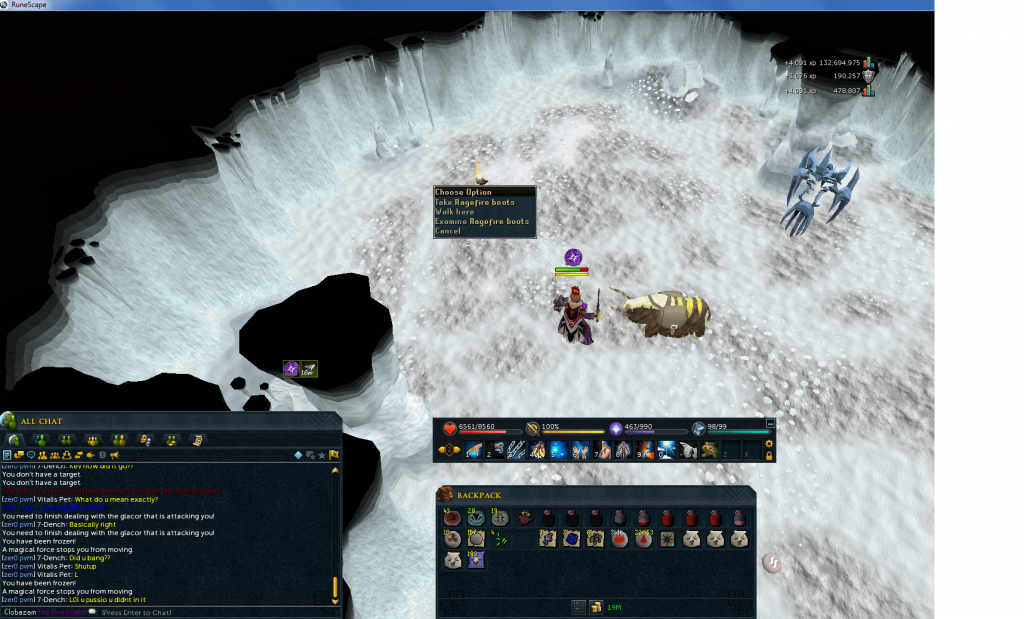Activate the ability in slot 5
Image resolution: width=1024 pixels, height=619 pixels.
tap(558, 450)
